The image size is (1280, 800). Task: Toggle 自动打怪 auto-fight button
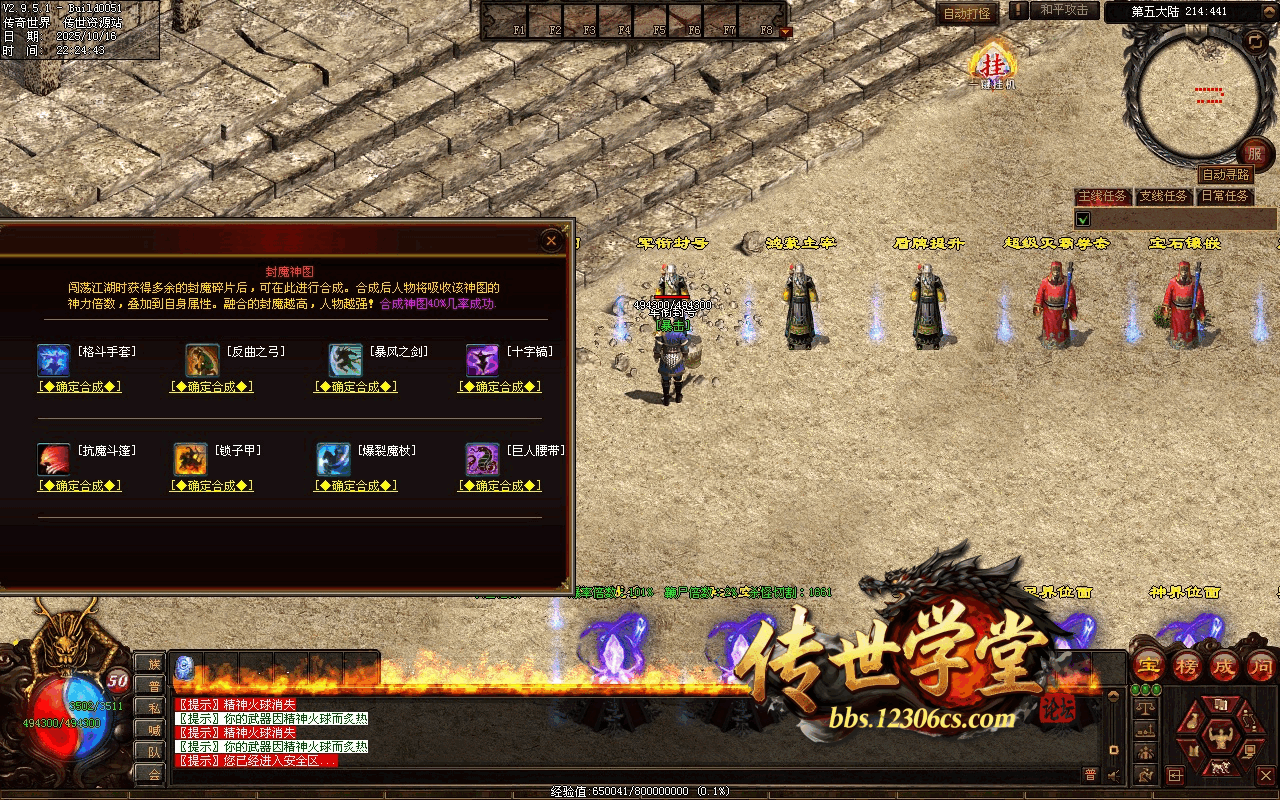pos(967,14)
